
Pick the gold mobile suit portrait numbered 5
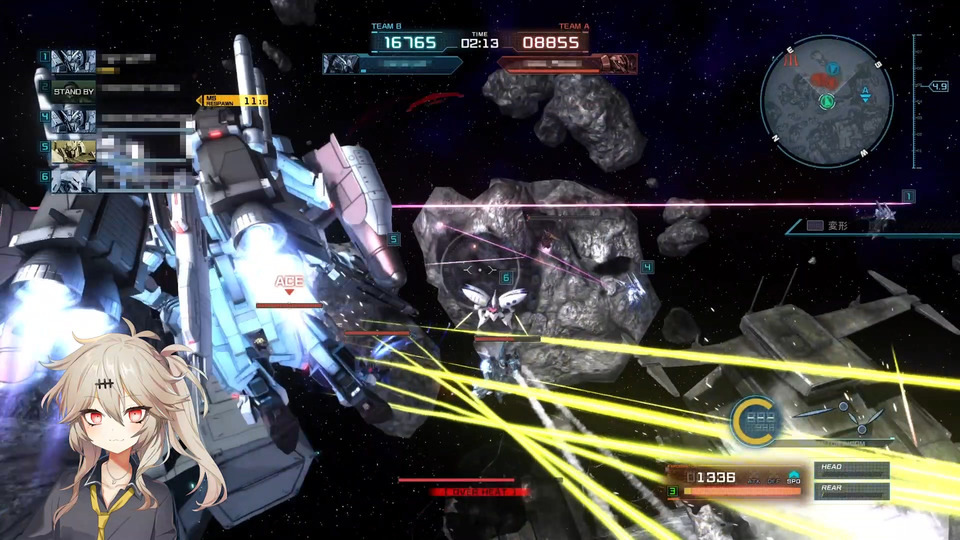[73, 150]
